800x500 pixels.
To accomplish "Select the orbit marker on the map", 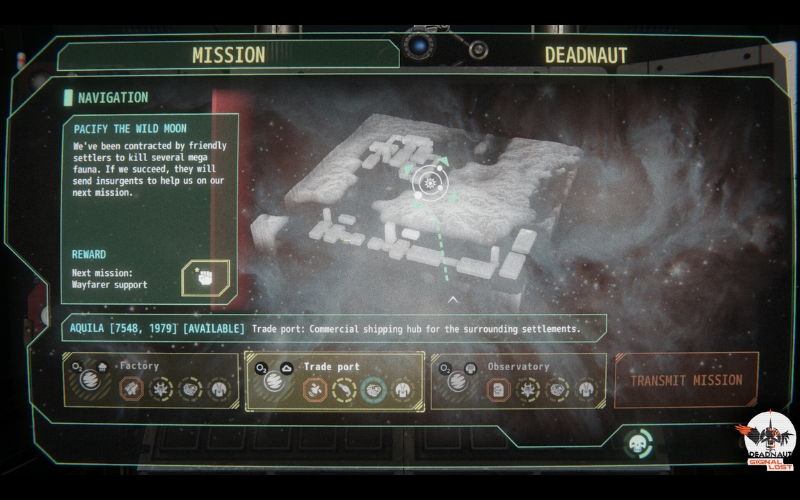I will [x=431, y=182].
